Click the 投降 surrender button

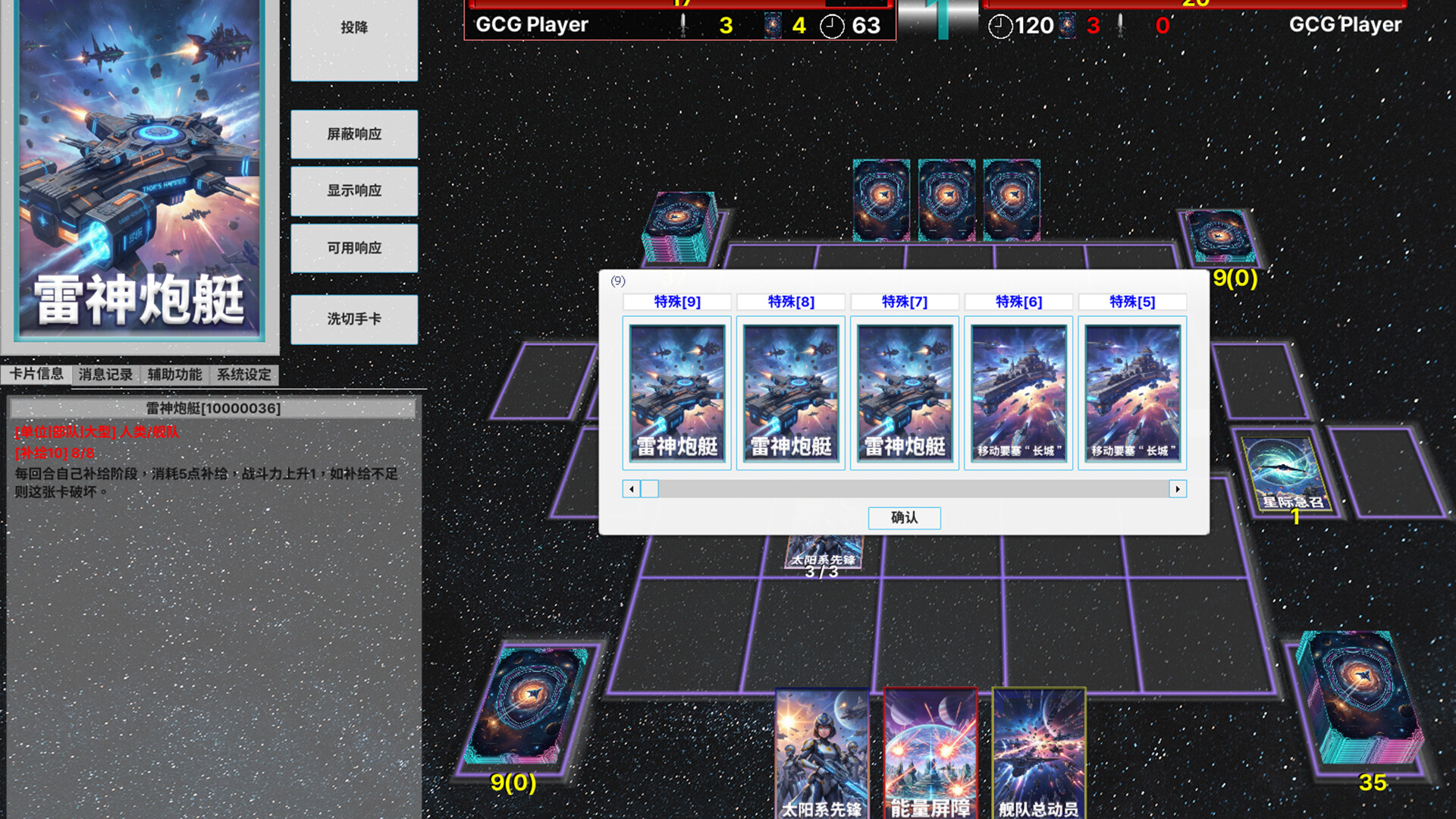[x=353, y=28]
